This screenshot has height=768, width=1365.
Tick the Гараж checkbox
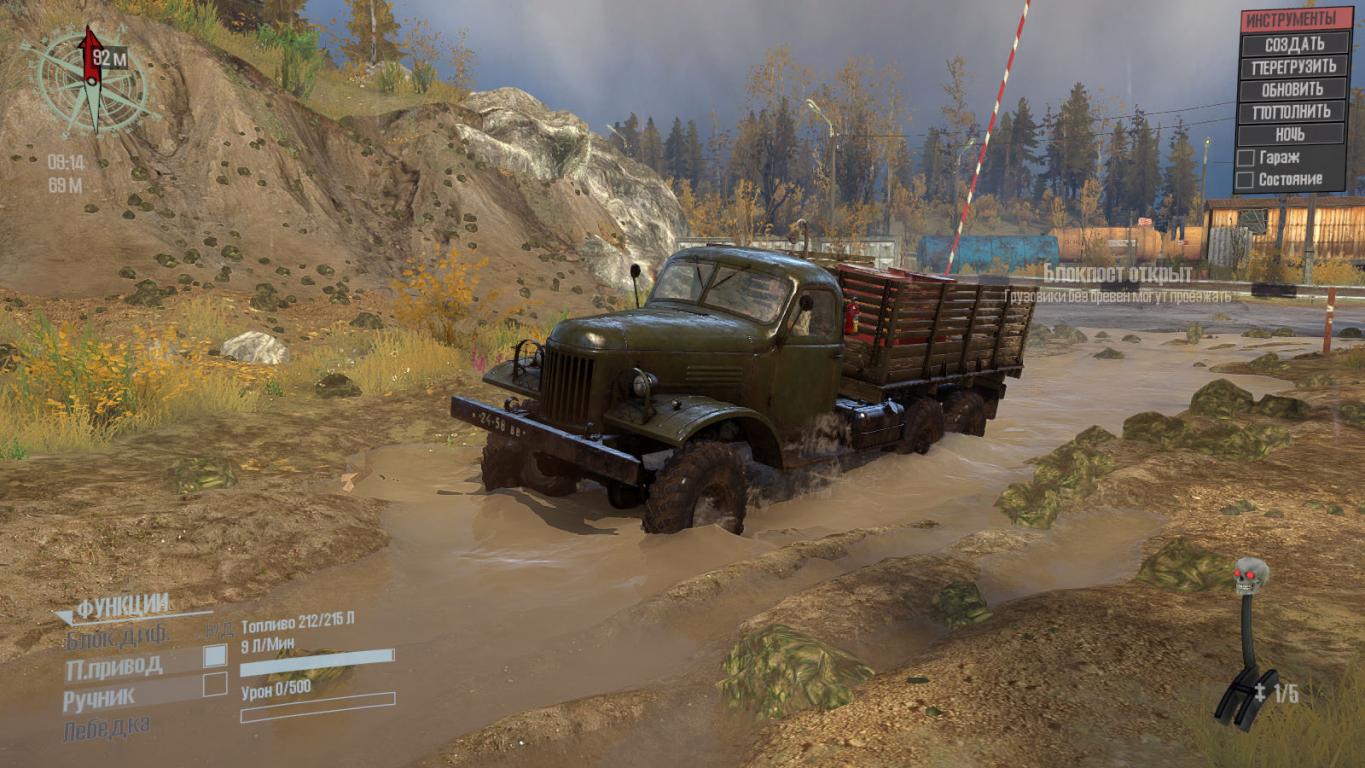pos(1245,158)
